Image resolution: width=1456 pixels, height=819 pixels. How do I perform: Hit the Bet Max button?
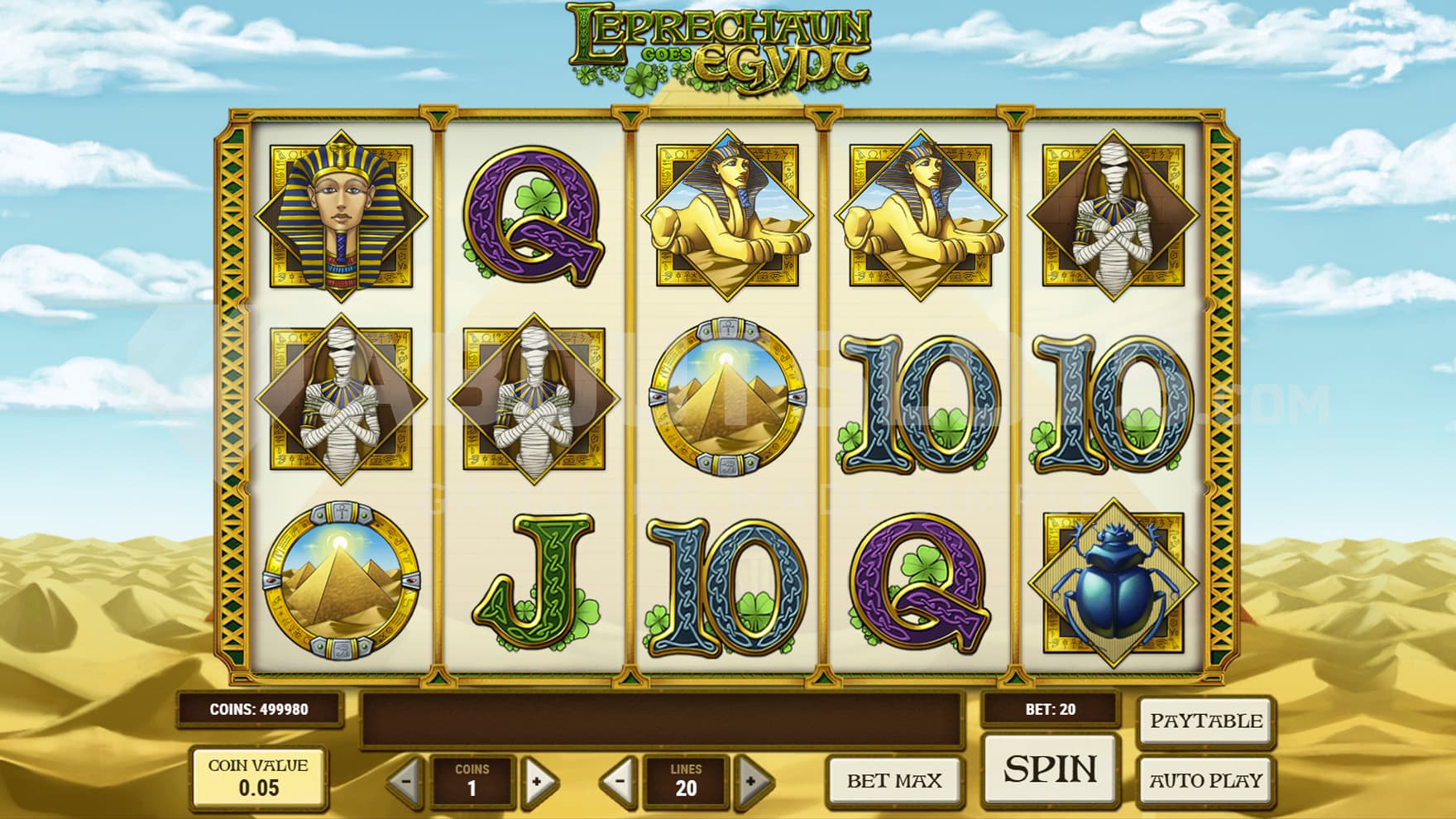[x=894, y=780]
